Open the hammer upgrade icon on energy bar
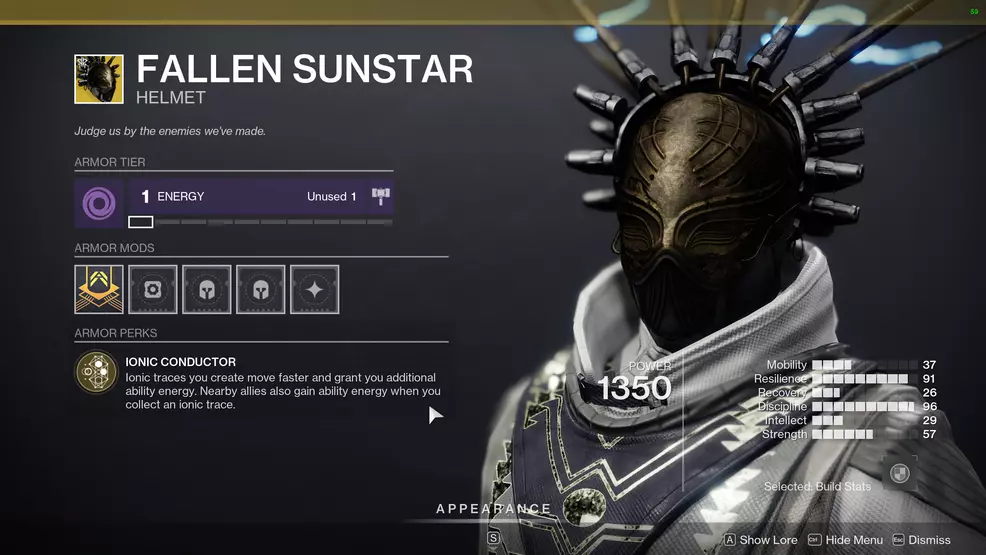Screen dimensions: 986x555 tap(380, 196)
